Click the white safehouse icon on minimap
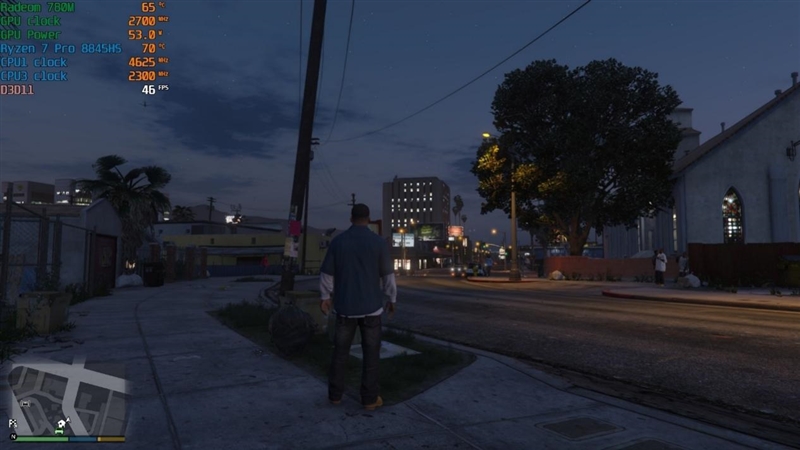Viewport: 800px width, 450px height. 61,423
